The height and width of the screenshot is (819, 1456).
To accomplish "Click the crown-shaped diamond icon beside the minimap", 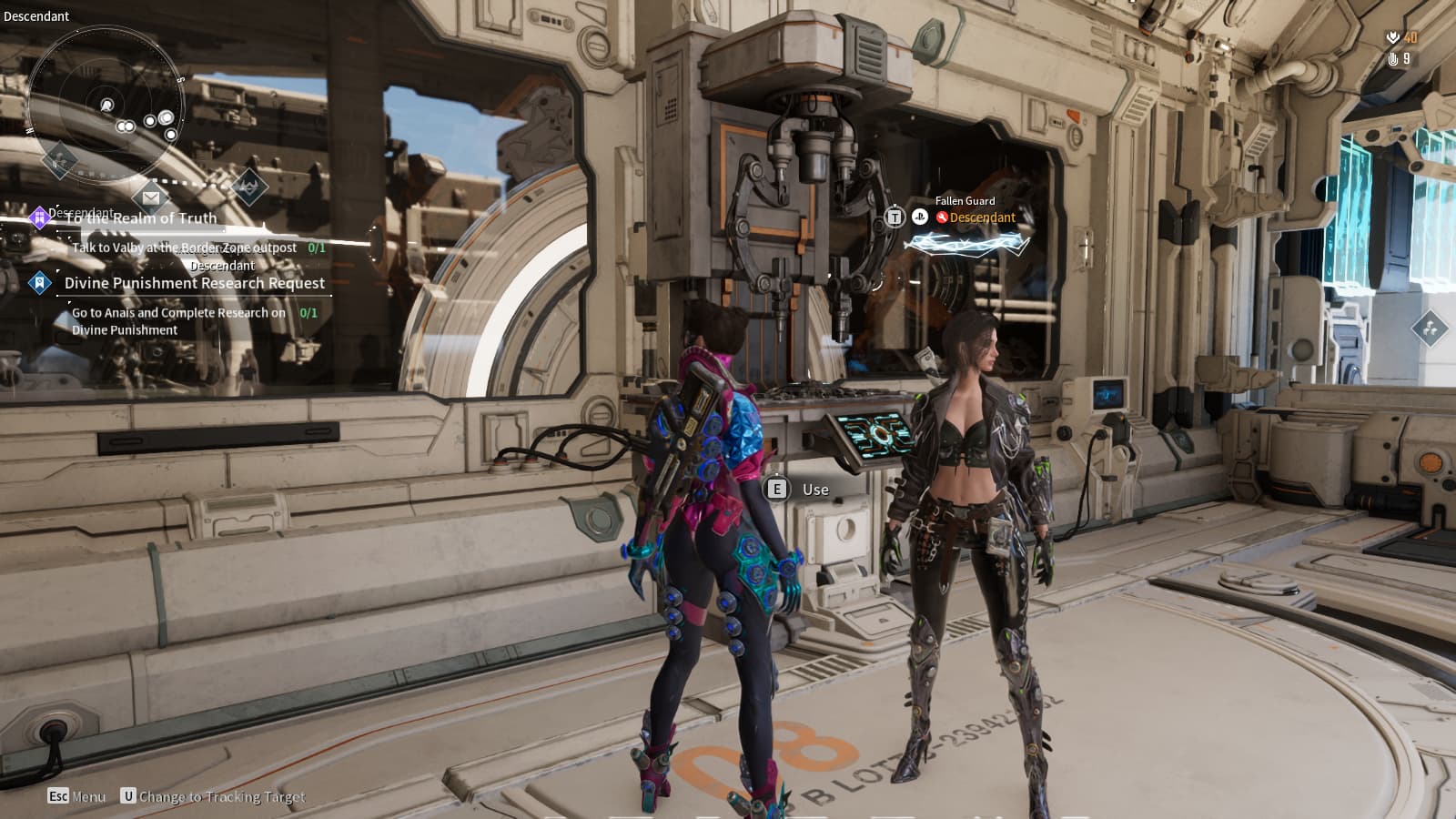I will click(x=248, y=187).
